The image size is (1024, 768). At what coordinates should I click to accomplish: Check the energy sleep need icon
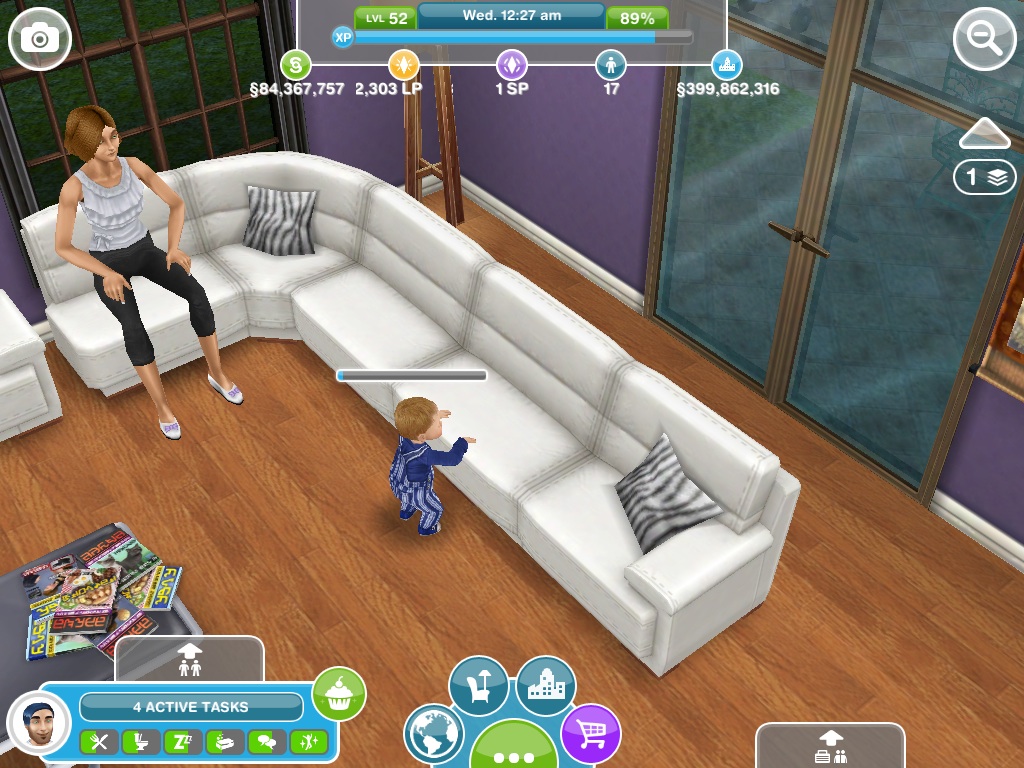point(182,742)
